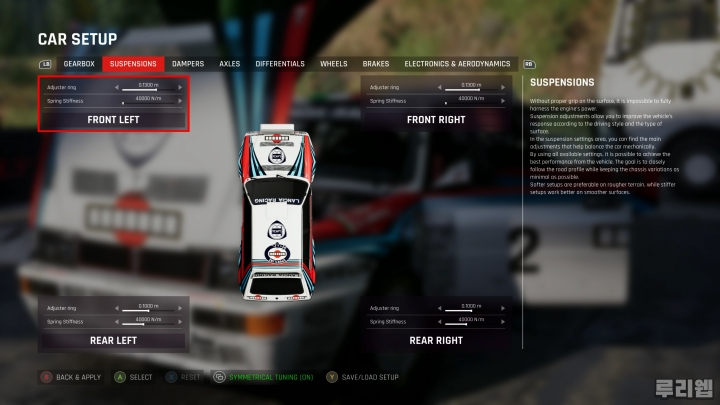Decrease Front Left spring stiffness
720x405 pixels.
point(116,100)
